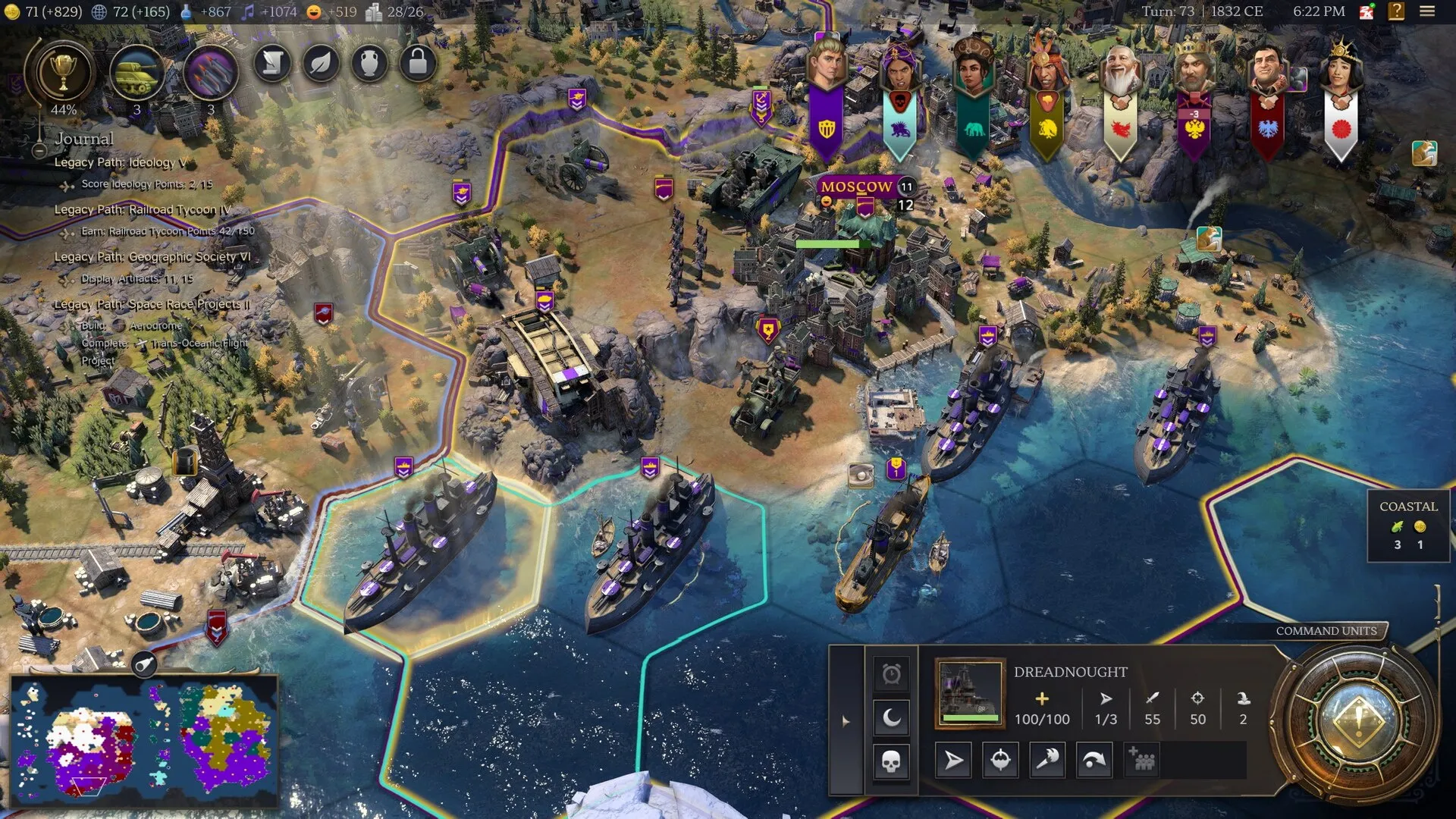The height and width of the screenshot is (819, 1456).
Task: Open the hamburger main menu
Action: click(1427, 11)
